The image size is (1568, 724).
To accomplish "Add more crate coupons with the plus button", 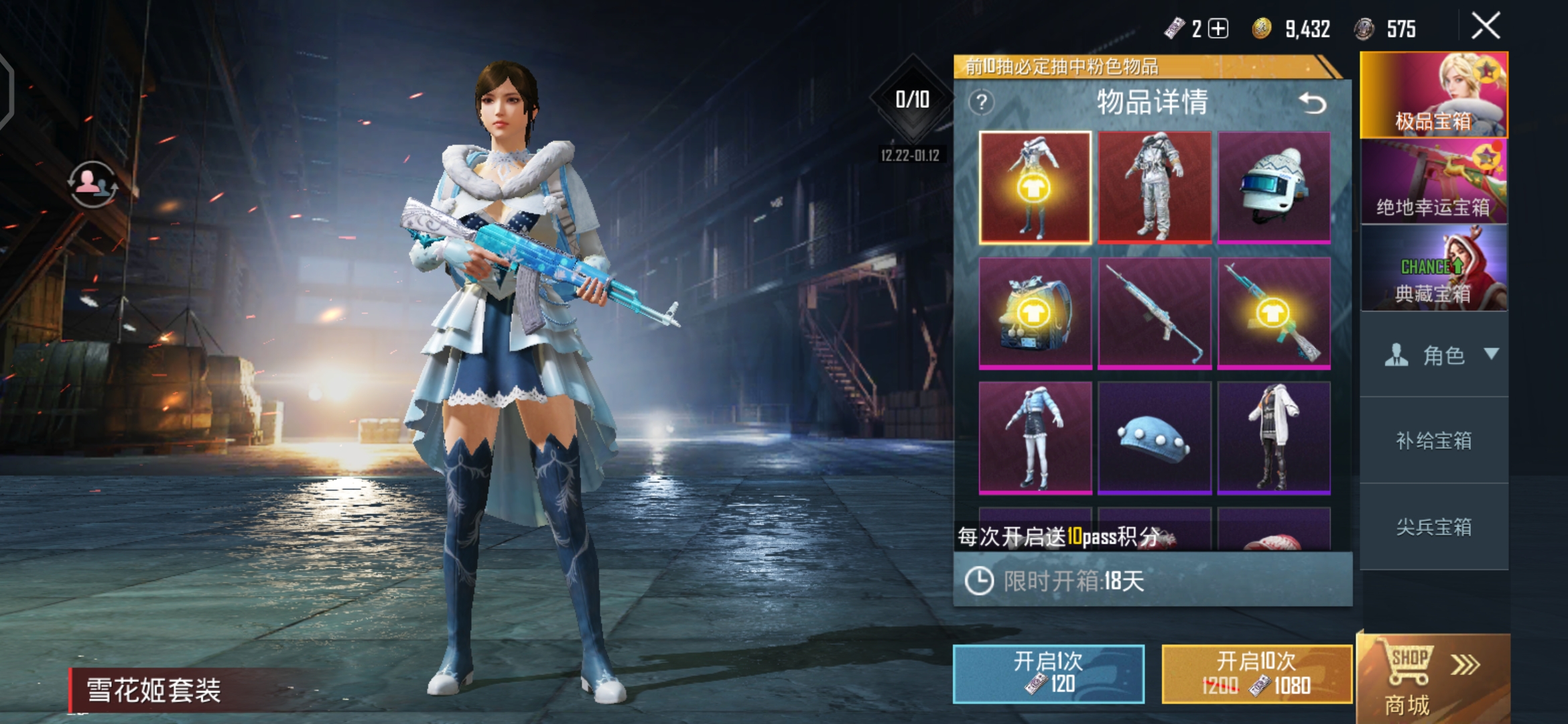I will click(x=1218, y=29).
